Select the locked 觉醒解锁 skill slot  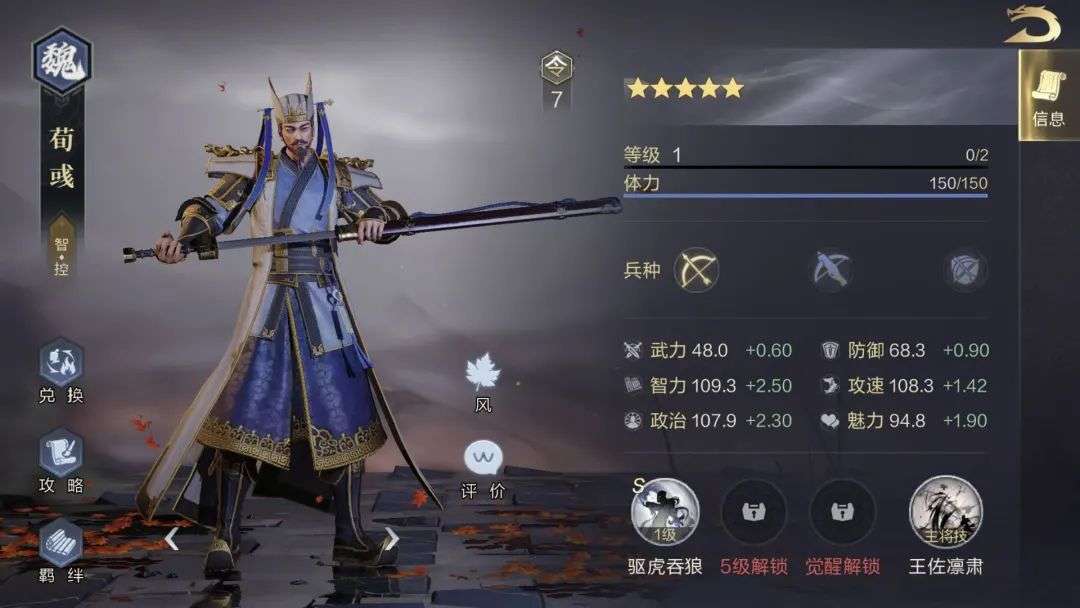[x=842, y=512]
